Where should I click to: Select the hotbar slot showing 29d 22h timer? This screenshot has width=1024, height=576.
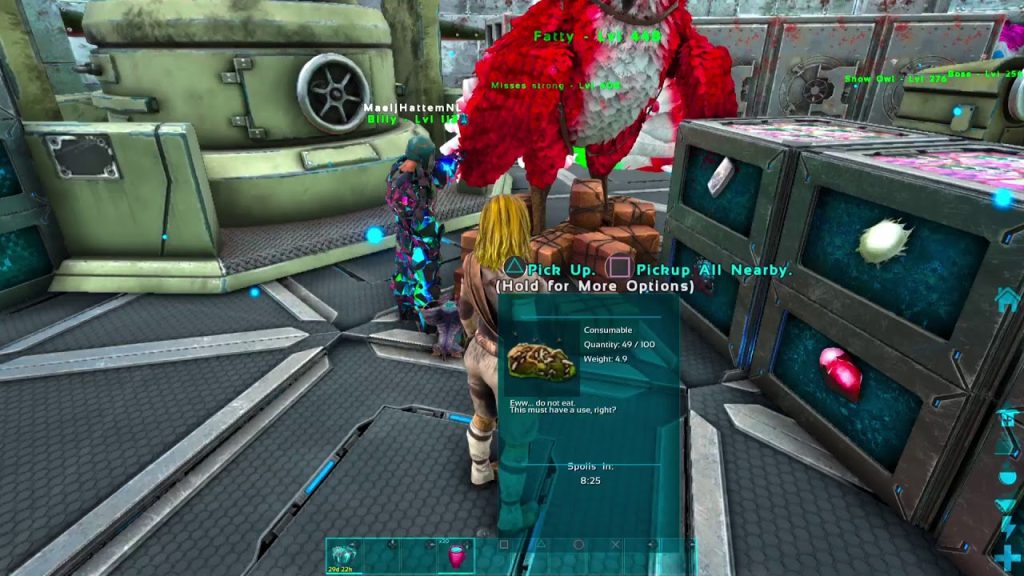pyautogui.click(x=345, y=556)
